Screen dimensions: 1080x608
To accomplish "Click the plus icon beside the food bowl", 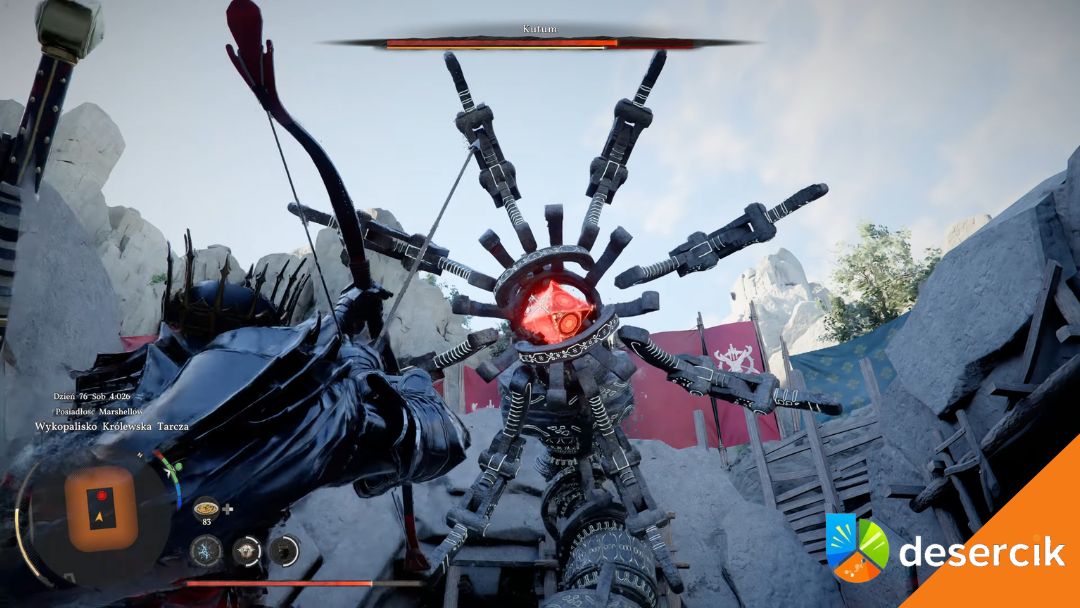I will pos(228,508).
